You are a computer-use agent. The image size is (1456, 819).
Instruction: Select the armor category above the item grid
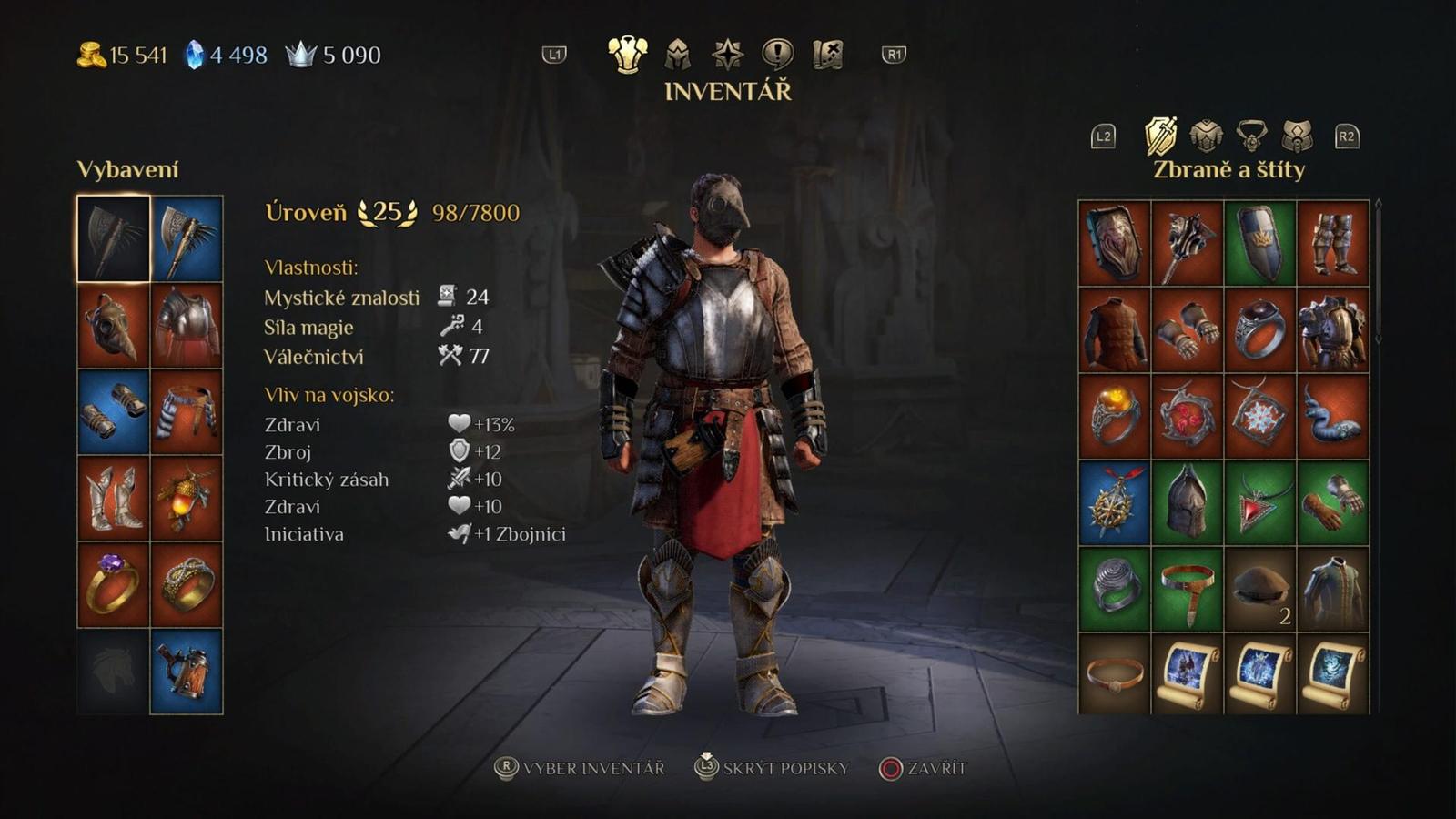pos(1206,136)
